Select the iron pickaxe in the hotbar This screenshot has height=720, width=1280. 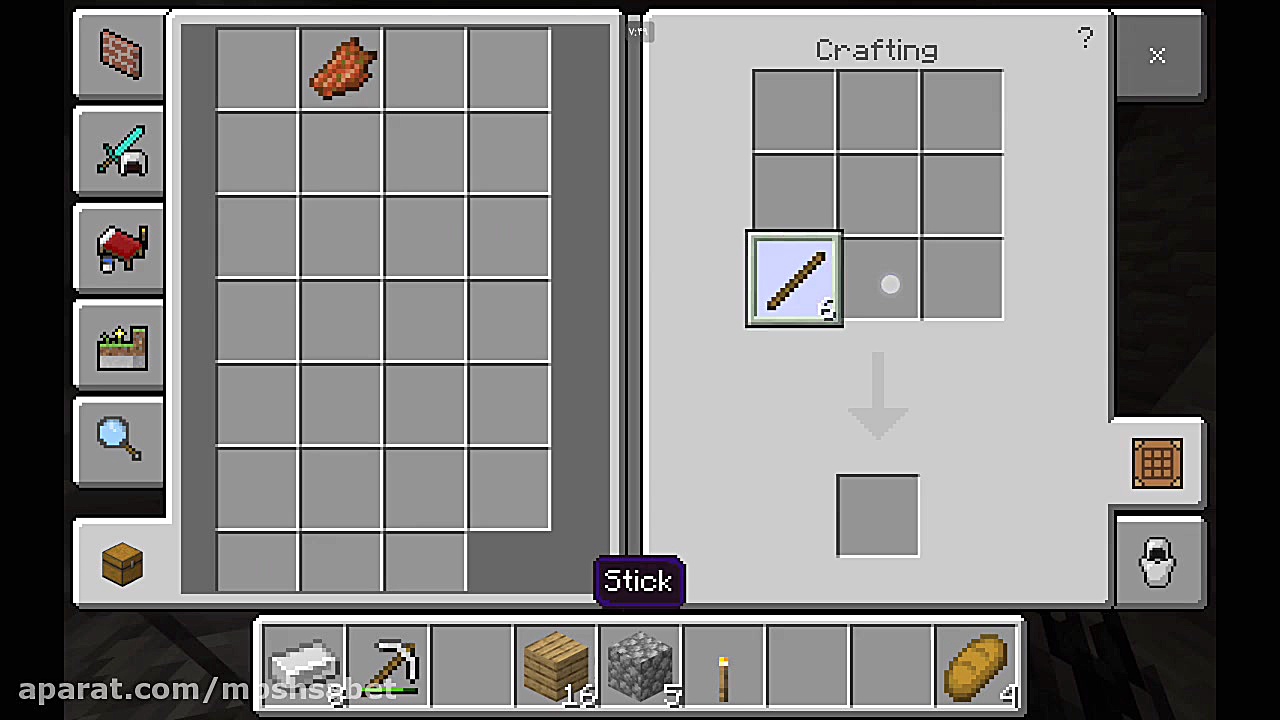tap(388, 665)
